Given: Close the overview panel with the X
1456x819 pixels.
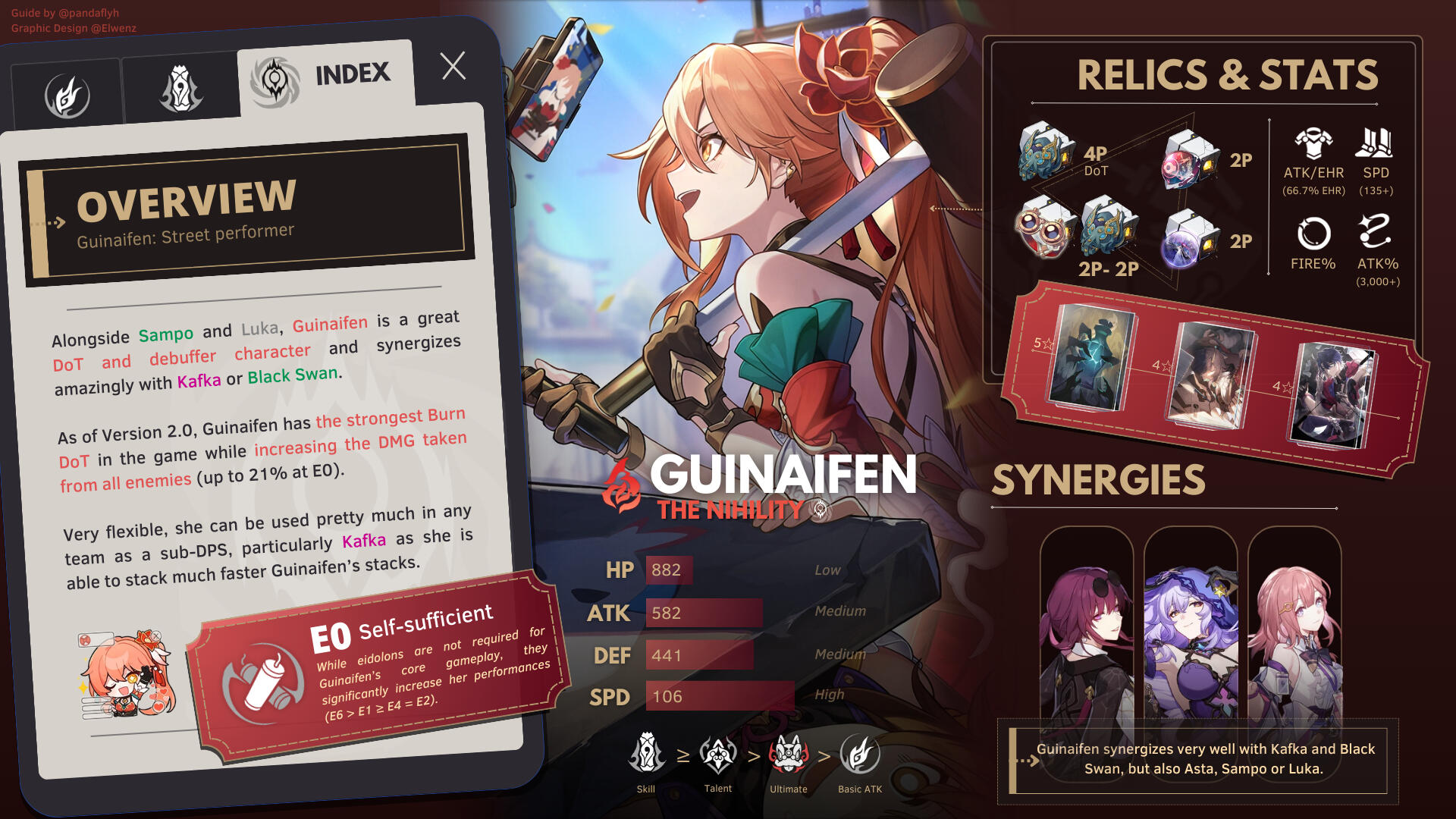Looking at the screenshot, I should (453, 67).
